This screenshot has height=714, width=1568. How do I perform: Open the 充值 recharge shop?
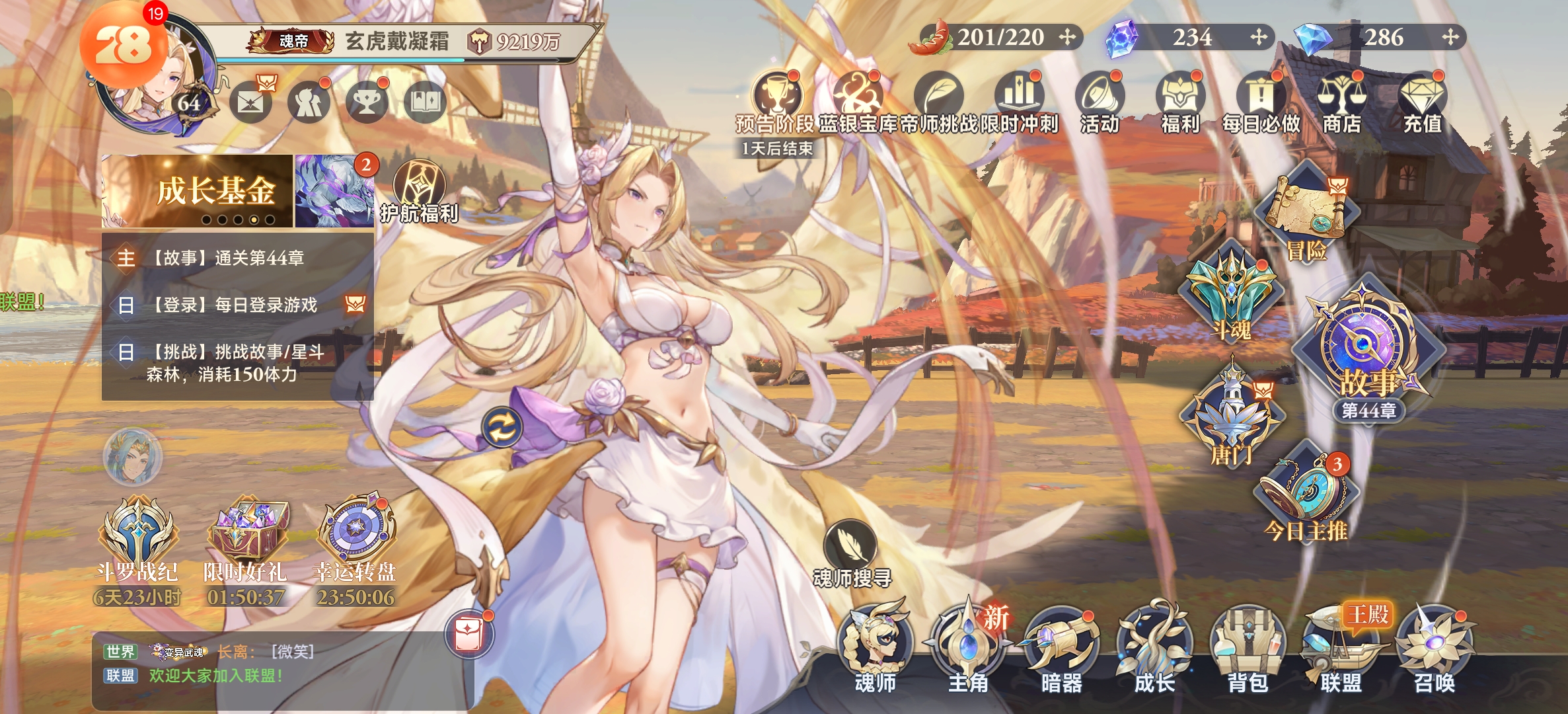click(x=1422, y=101)
